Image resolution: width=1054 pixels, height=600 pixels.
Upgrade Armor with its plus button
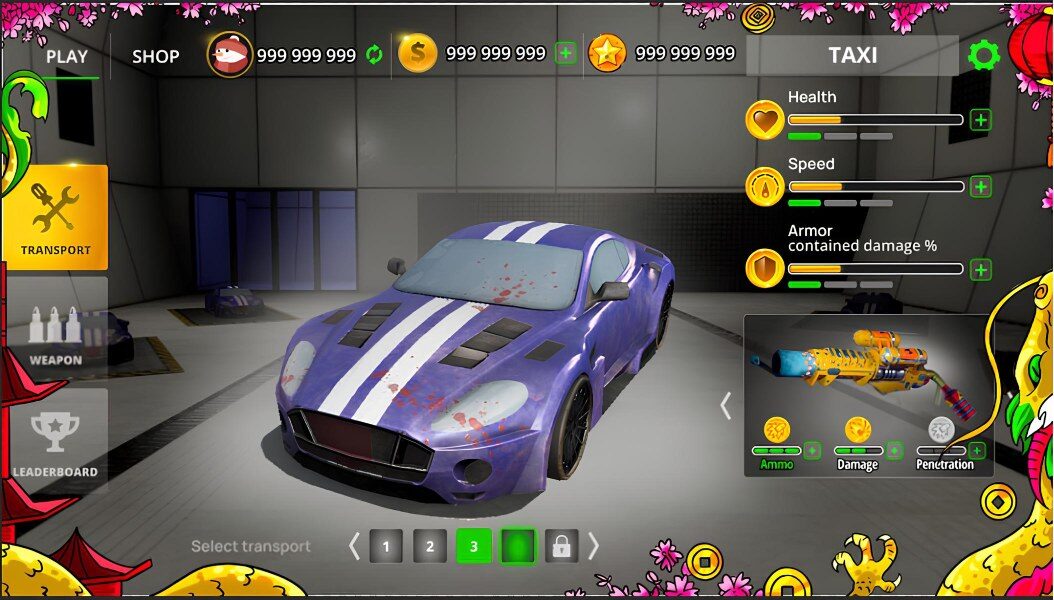pos(981,270)
